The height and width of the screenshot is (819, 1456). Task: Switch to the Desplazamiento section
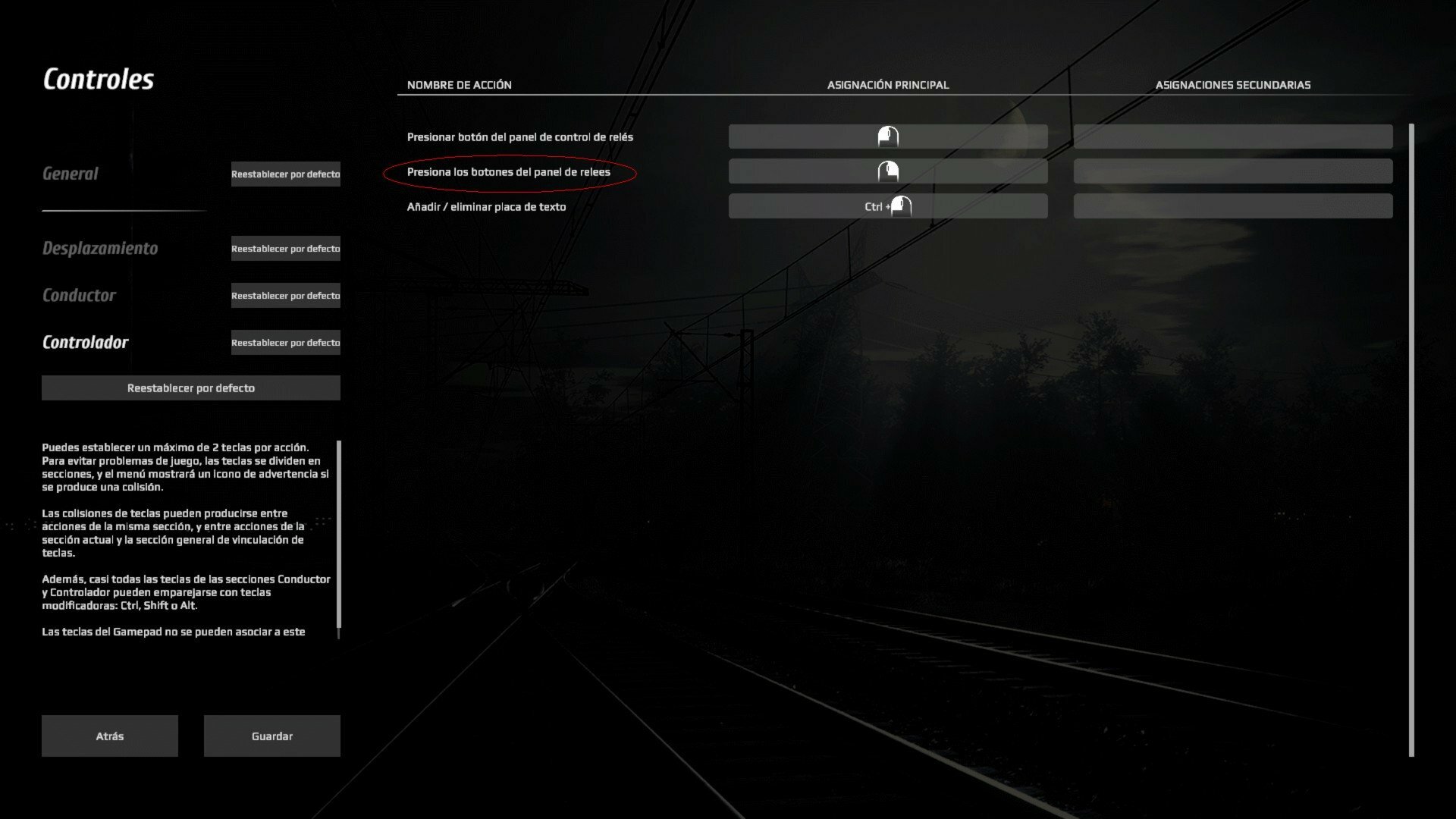tap(100, 248)
